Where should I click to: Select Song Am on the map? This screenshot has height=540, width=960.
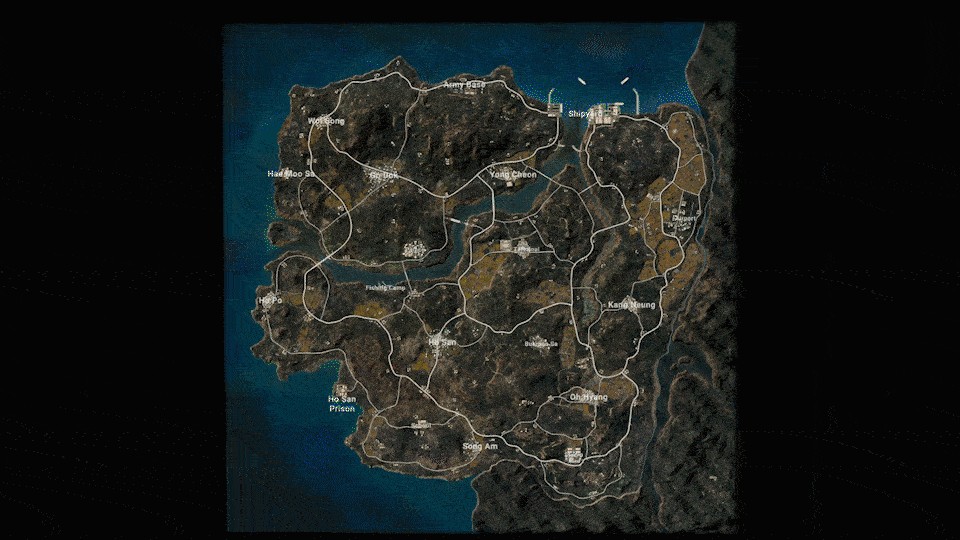pos(480,446)
